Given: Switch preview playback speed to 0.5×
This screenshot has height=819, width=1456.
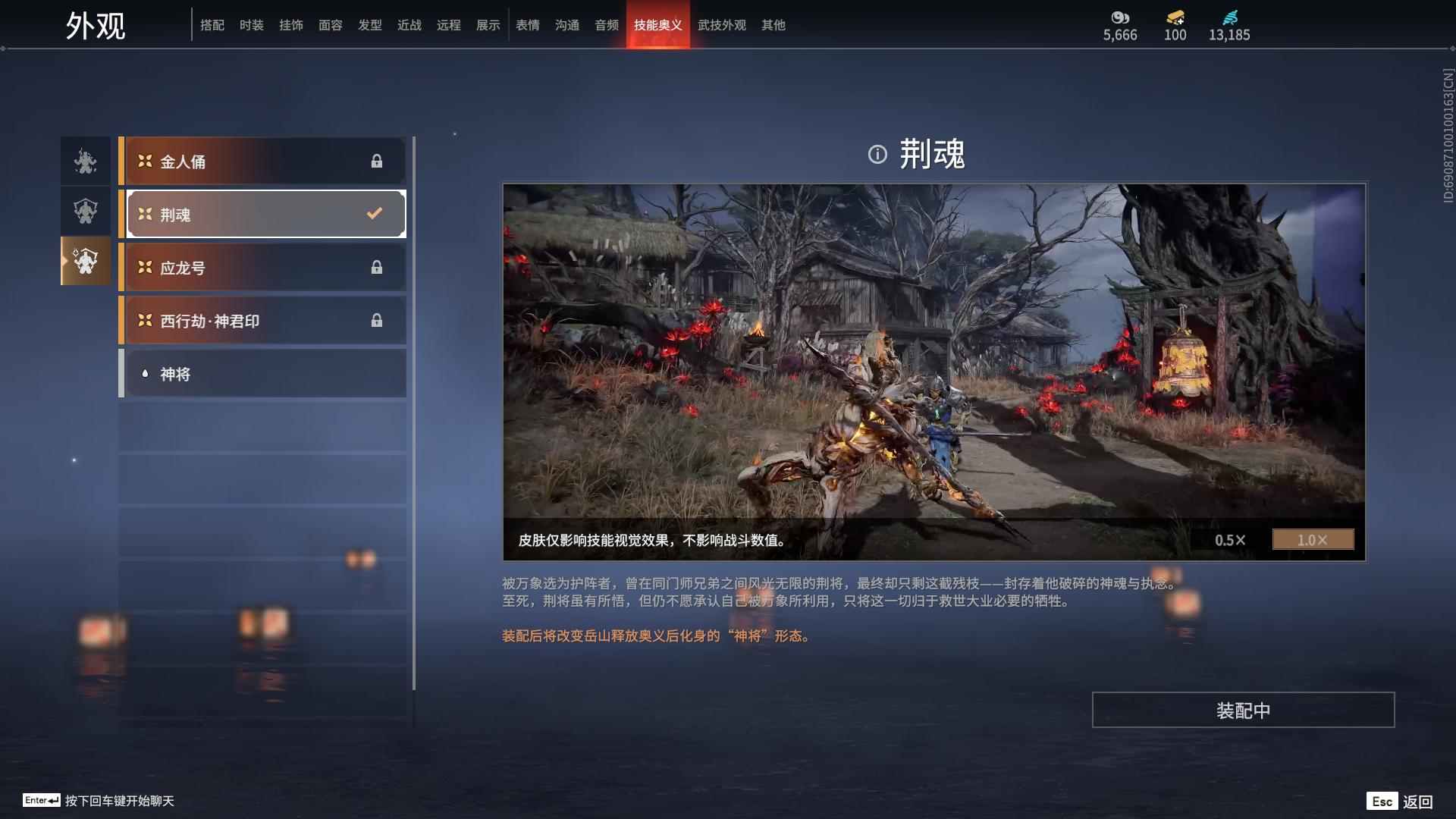Looking at the screenshot, I should (x=1228, y=540).
